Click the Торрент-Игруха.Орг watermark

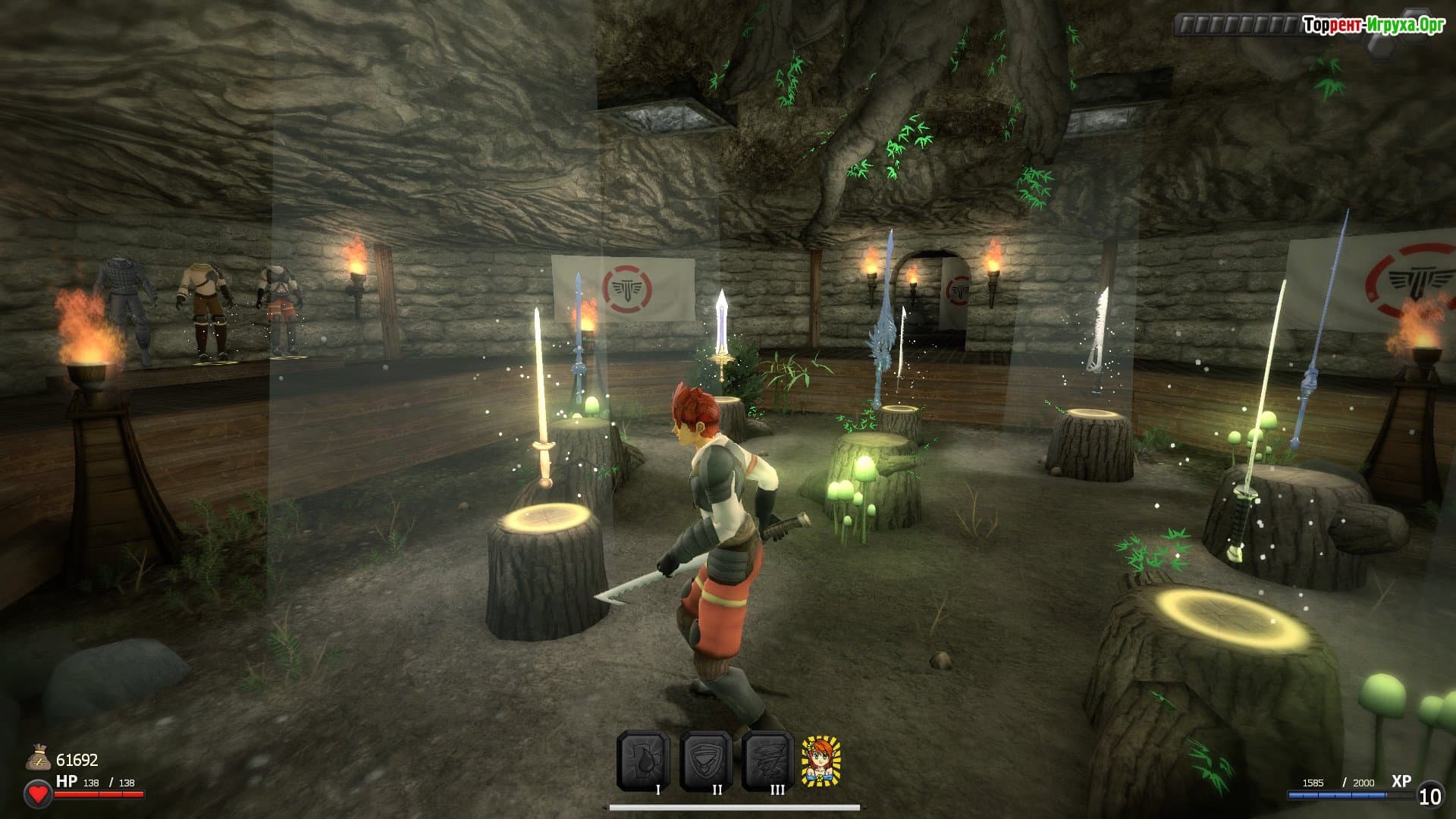[1373, 26]
